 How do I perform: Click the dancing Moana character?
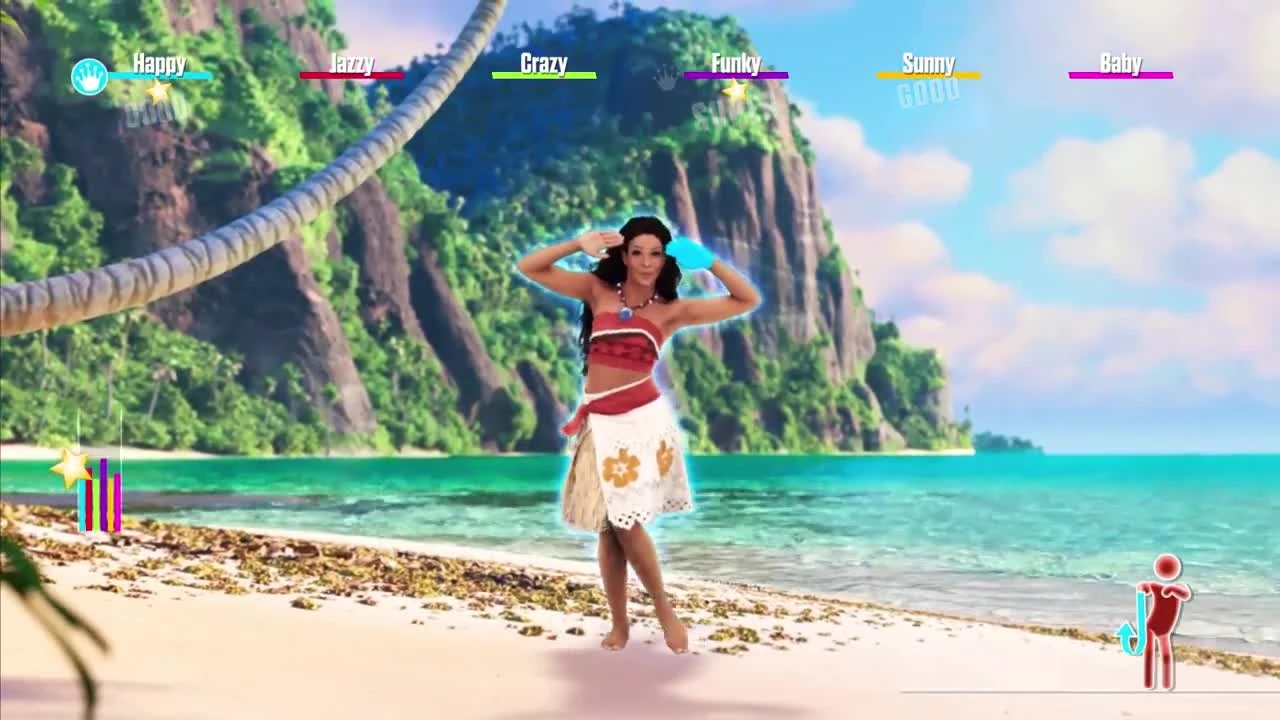click(640, 400)
